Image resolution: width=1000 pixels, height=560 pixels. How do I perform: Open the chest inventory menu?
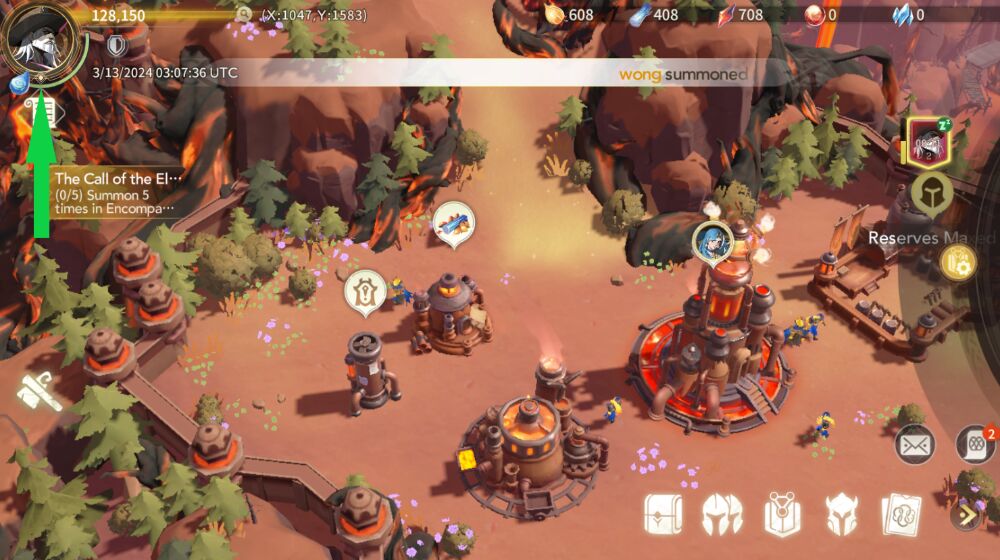(663, 514)
